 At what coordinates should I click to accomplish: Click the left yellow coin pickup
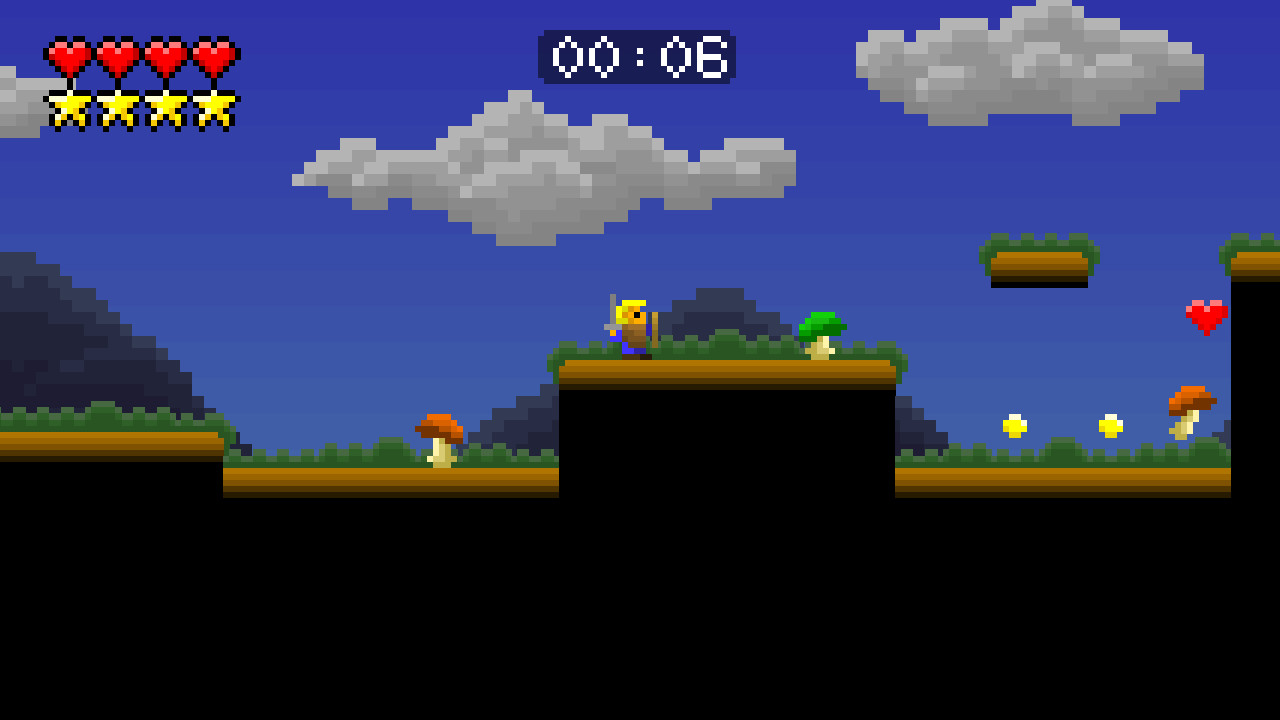tap(1016, 424)
